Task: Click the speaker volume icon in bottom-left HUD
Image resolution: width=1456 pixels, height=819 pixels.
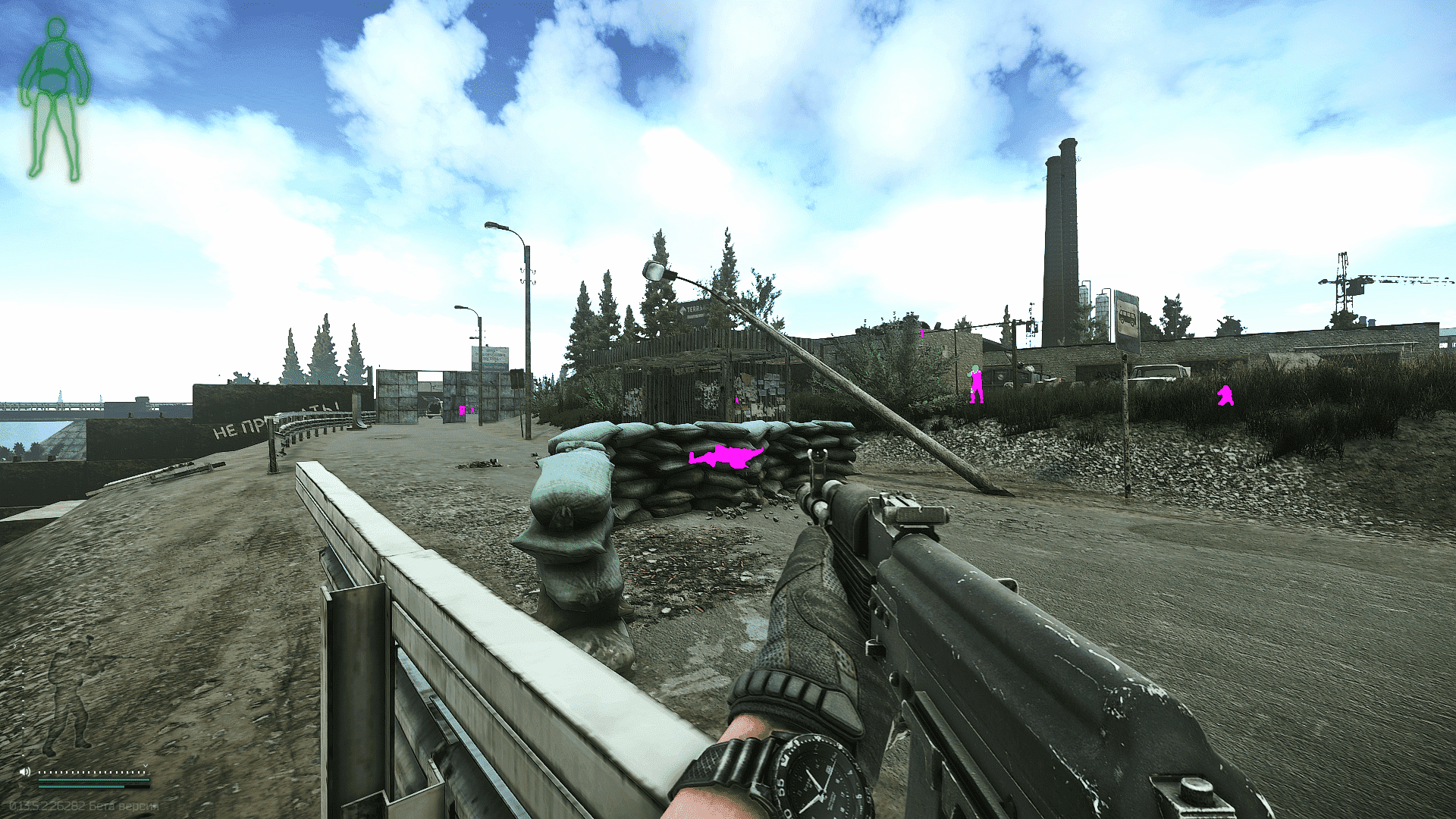Action: pyautogui.click(x=25, y=772)
